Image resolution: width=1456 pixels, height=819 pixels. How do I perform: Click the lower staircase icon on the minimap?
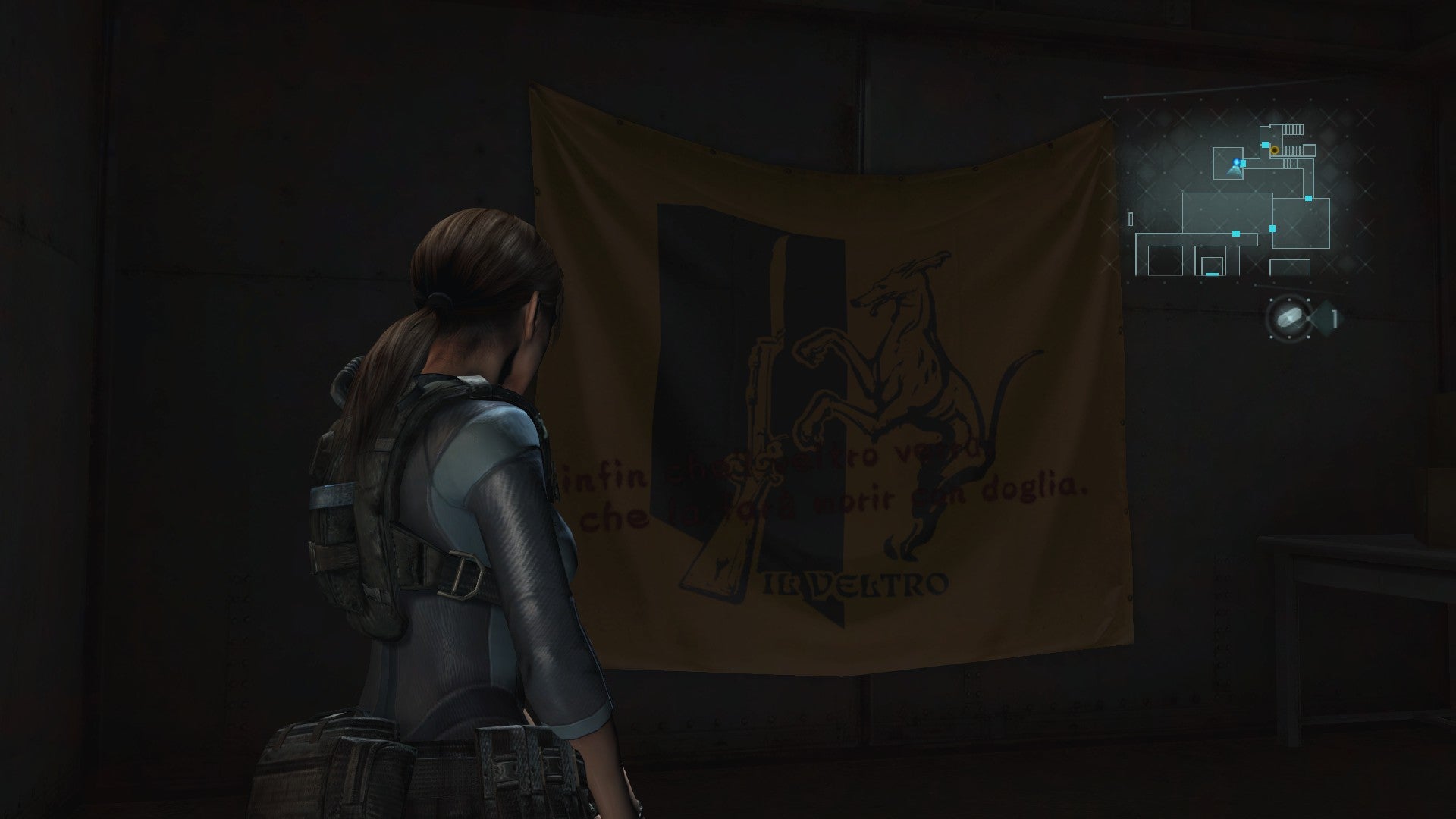click(x=1291, y=164)
